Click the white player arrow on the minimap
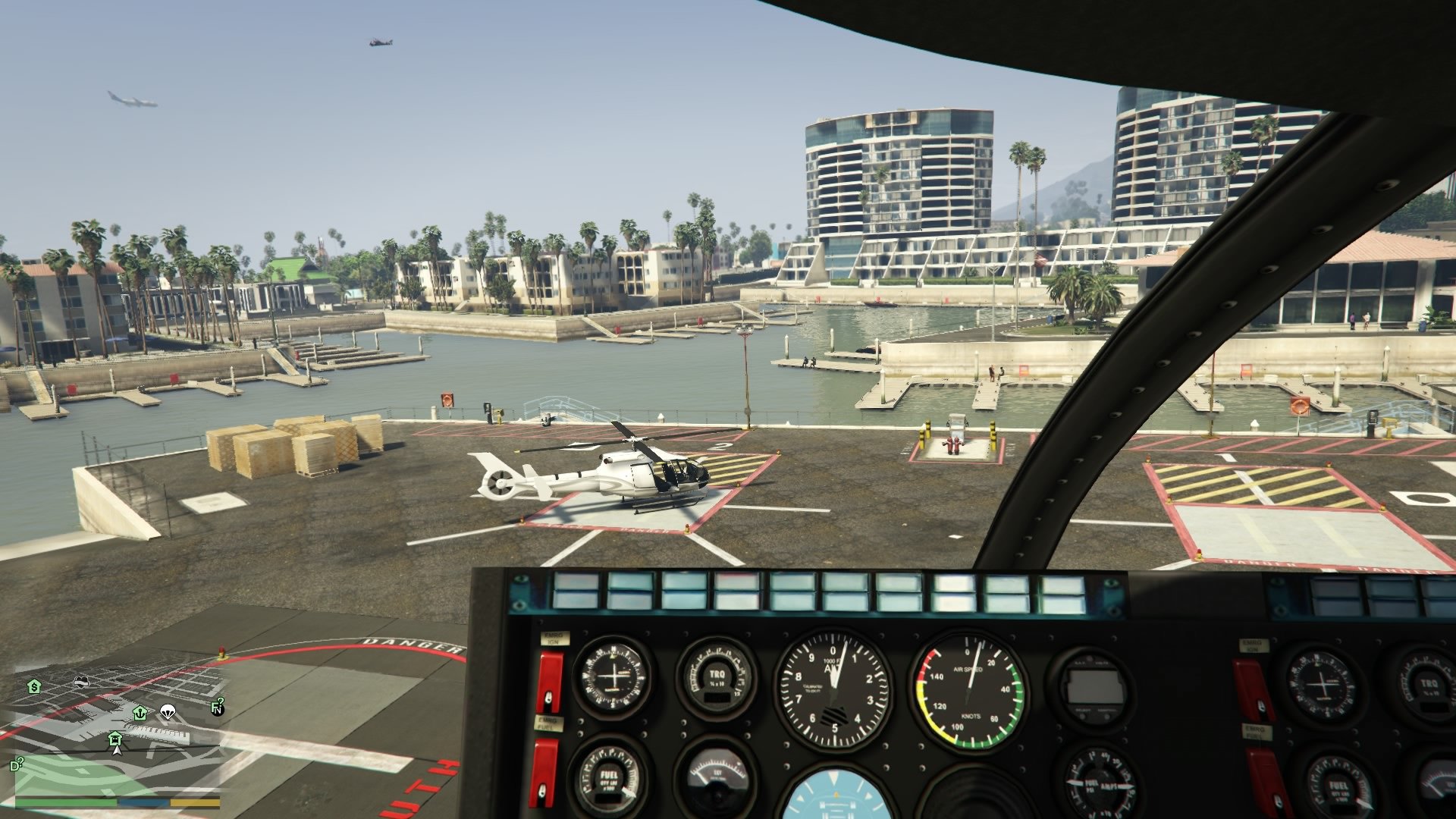1456x819 pixels. point(117,752)
